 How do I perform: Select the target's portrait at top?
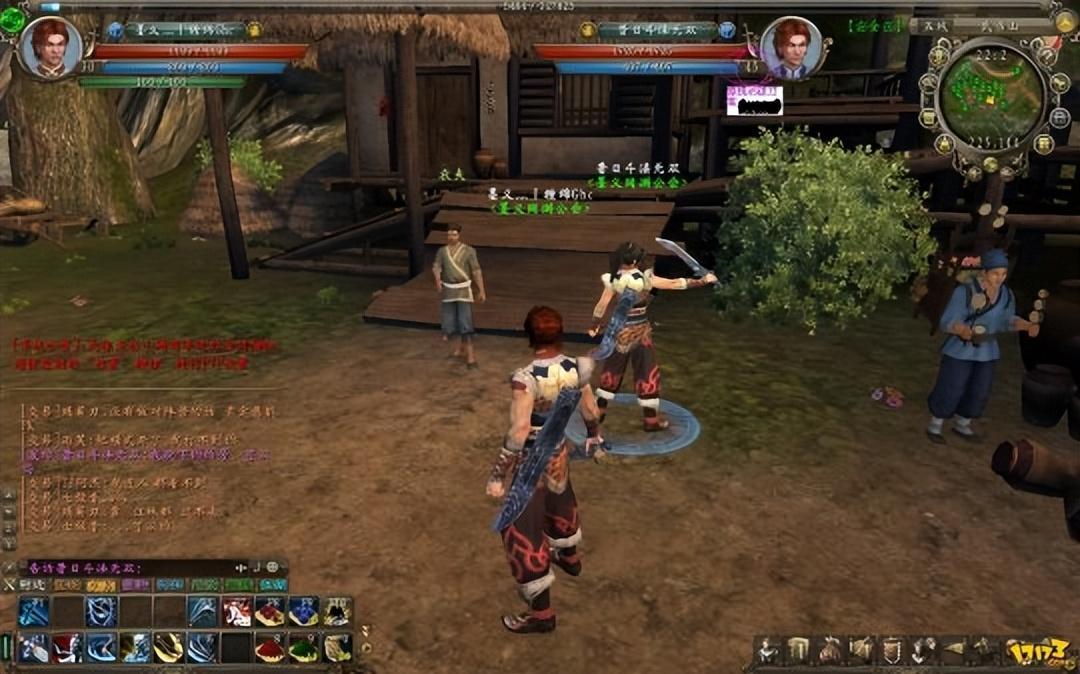pos(790,46)
